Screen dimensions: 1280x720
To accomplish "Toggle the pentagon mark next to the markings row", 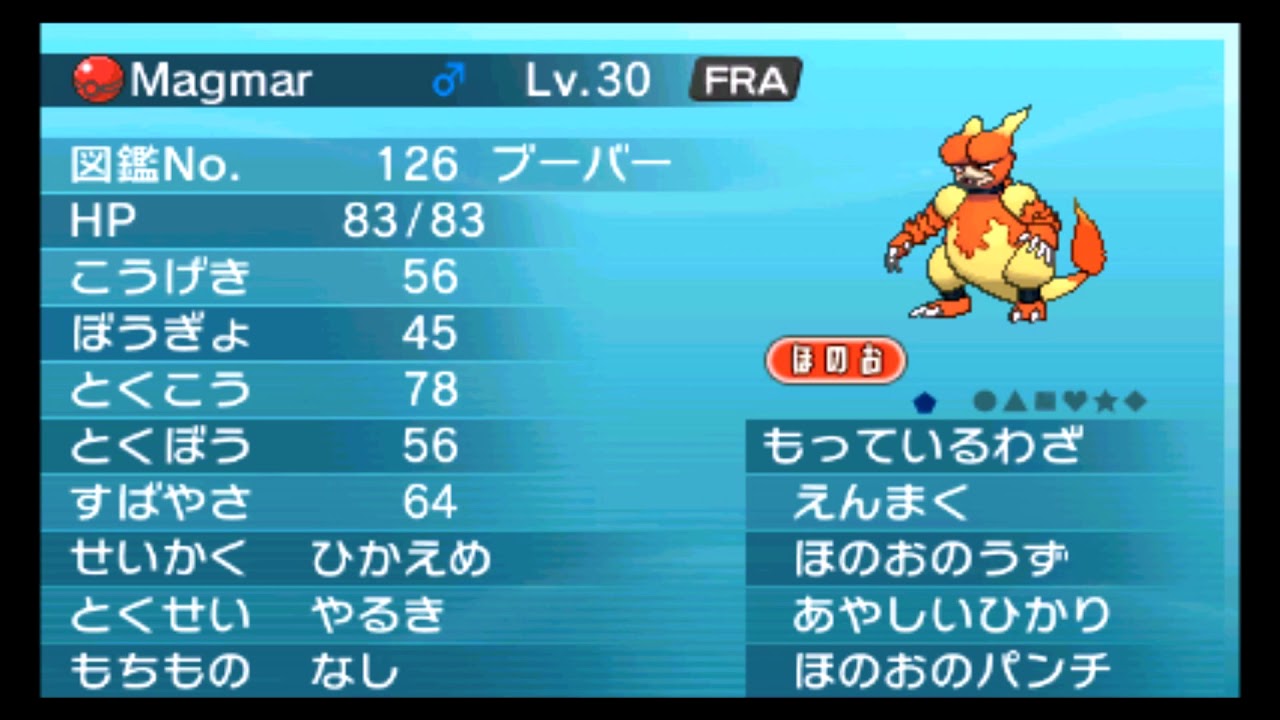I will [x=925, y=401].
